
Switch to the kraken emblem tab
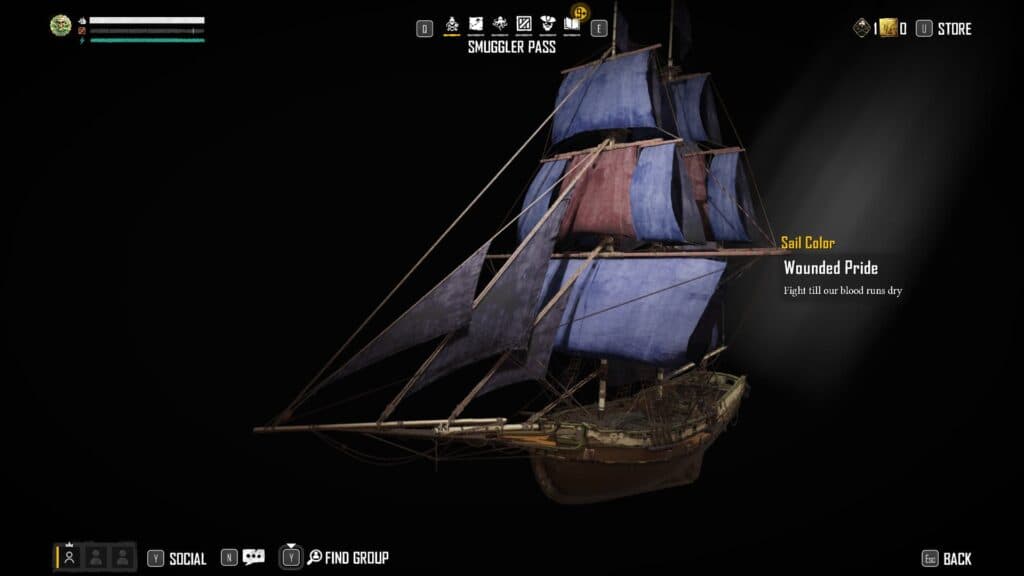tap(500, 24)
